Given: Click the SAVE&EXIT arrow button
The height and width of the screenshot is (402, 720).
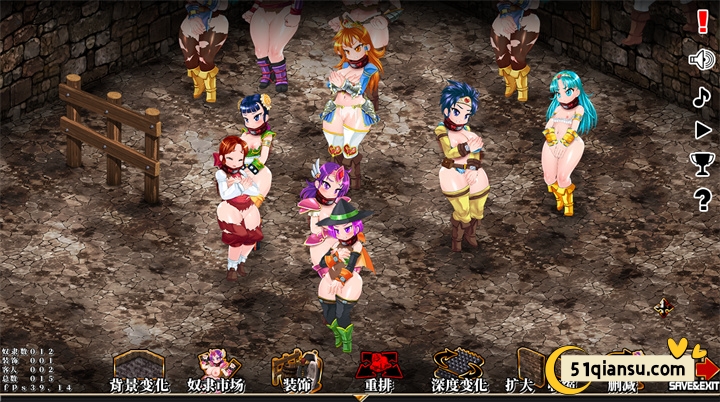Looking at the screenshot, I should click(x=695, y=371).
